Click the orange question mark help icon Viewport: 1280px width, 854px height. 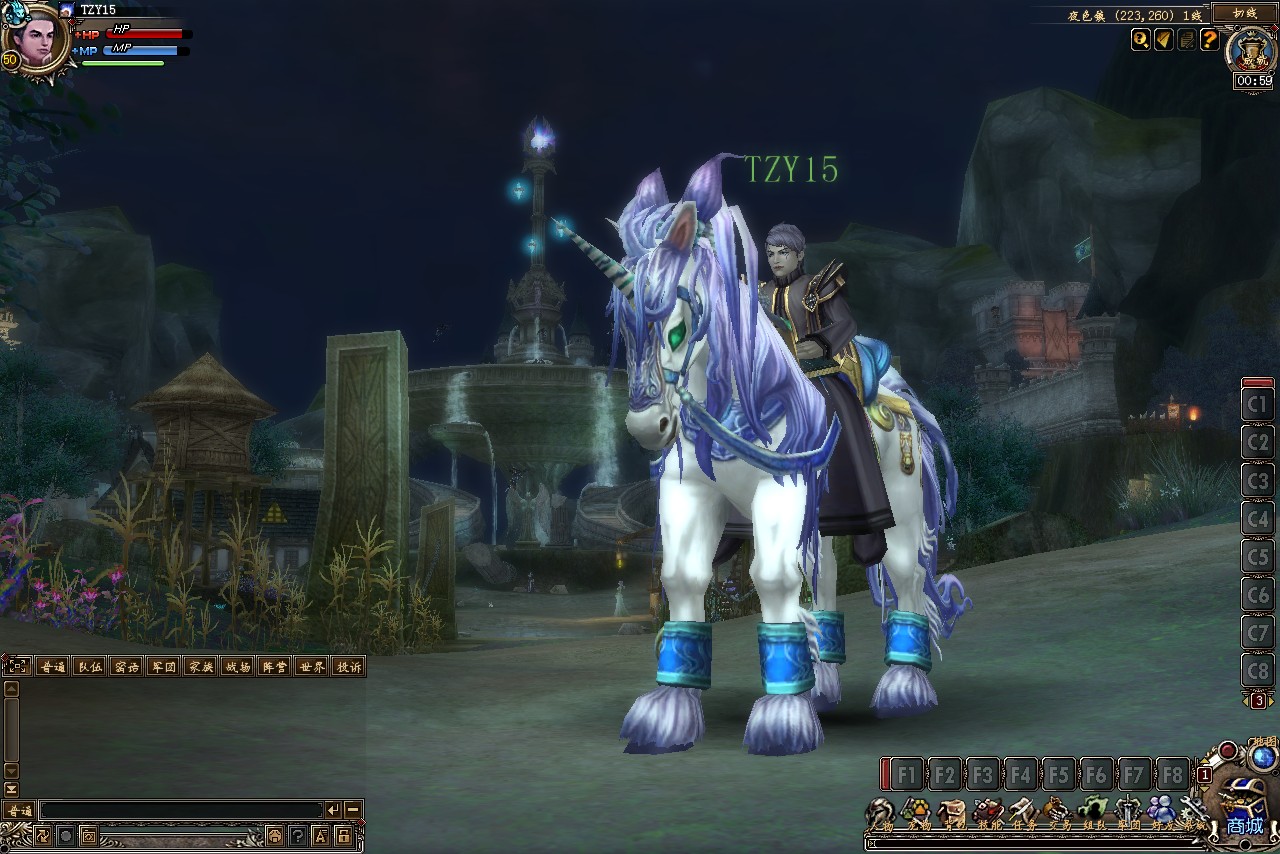(x=1209, y=39)
